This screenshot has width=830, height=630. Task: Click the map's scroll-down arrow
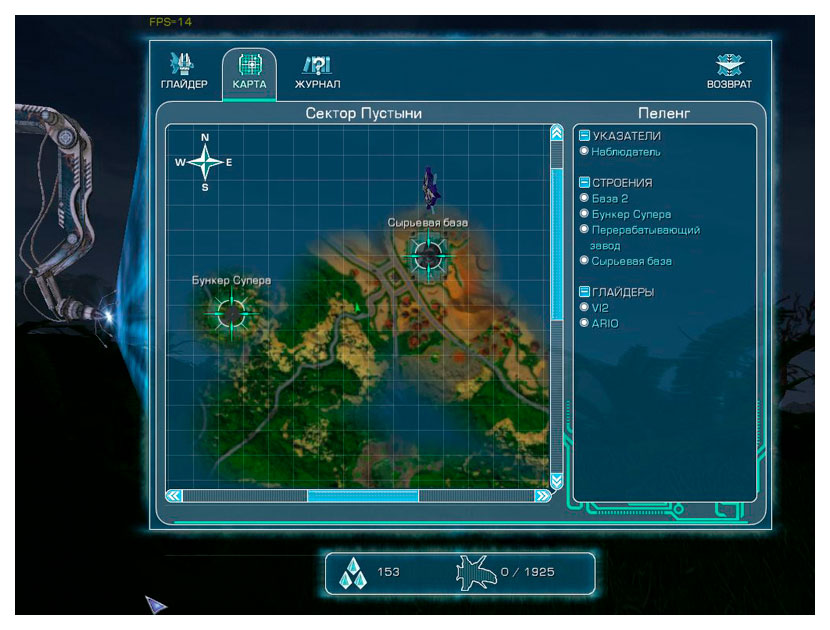pyautogui.click(x=556, y=479)
